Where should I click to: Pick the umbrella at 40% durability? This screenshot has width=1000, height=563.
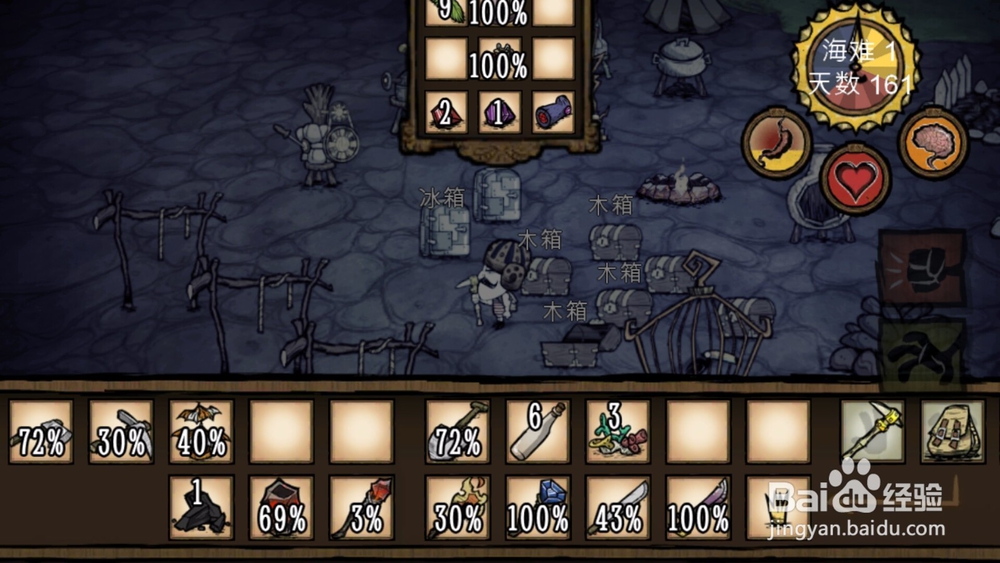(x=201, y=431)
